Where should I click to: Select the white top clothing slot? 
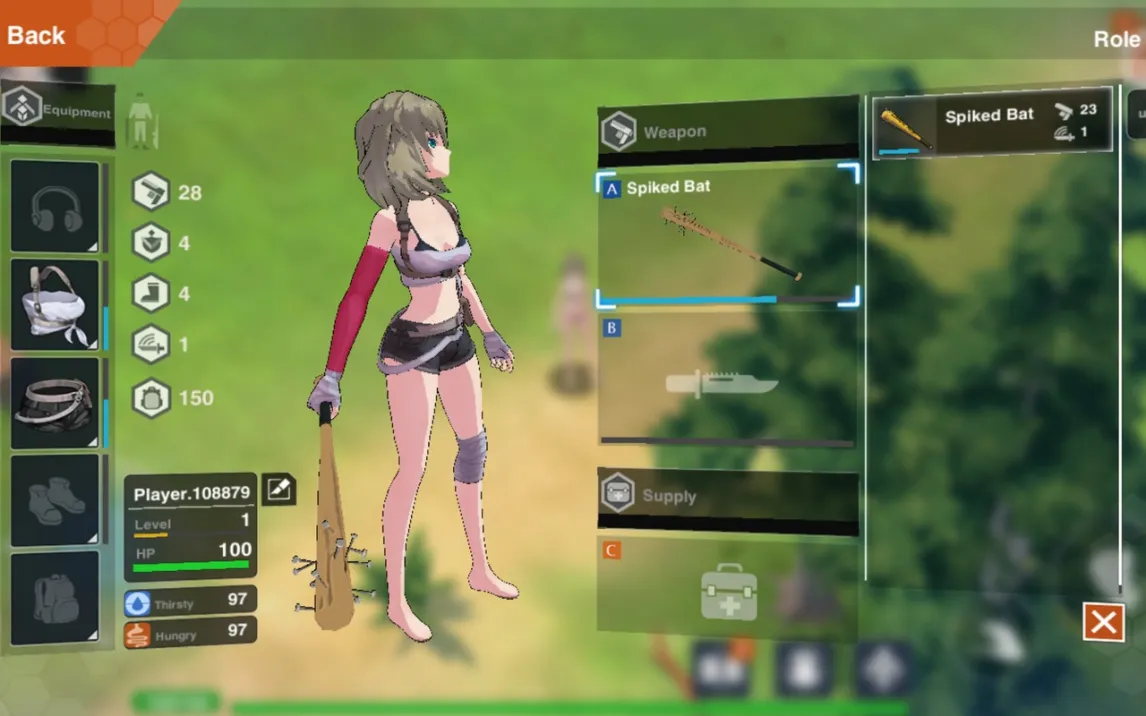tap(56, 305)
